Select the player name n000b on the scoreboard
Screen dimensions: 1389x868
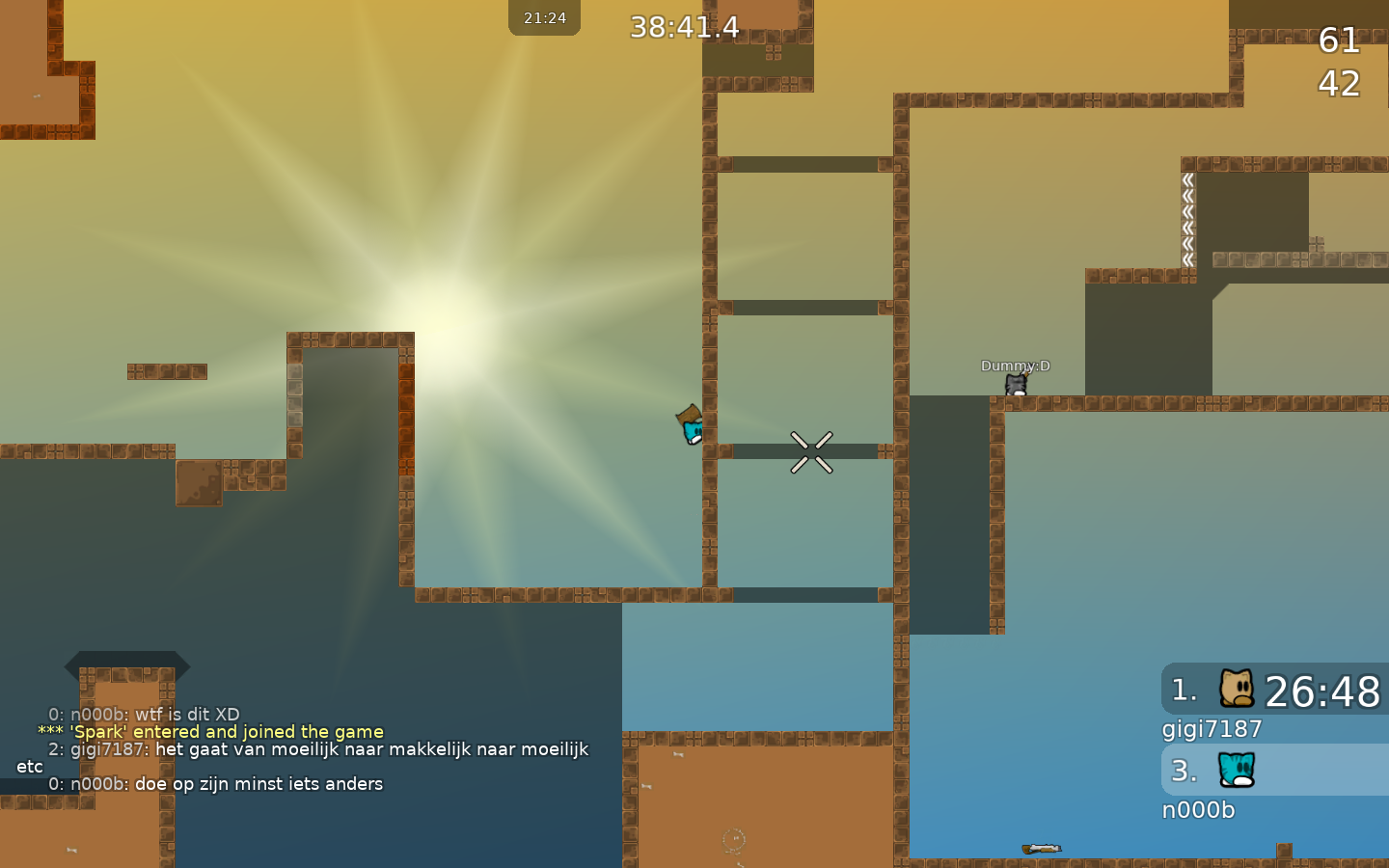click(1199, 811)
